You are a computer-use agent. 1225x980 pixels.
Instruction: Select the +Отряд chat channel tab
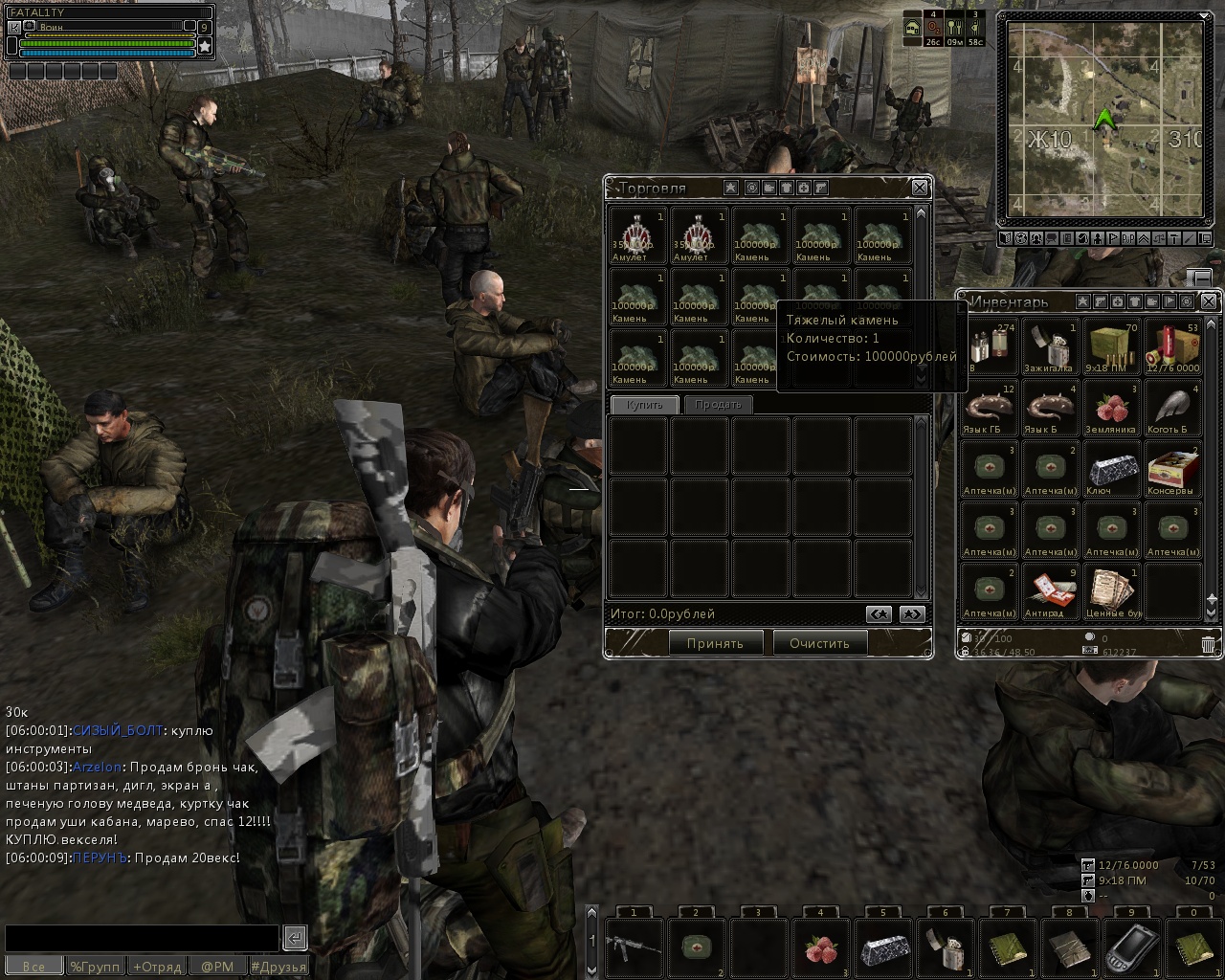pos(157,967)
